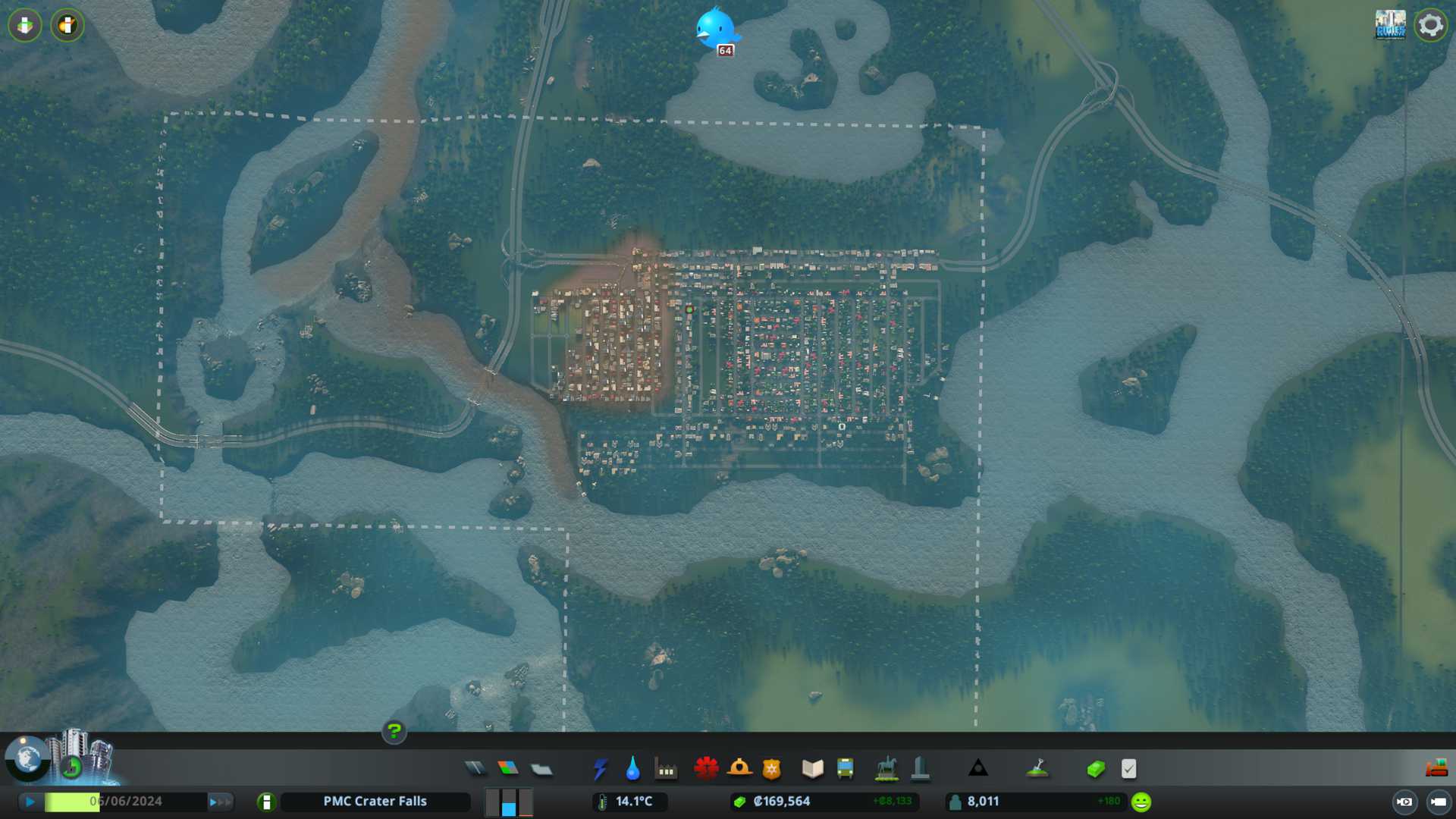The width and height of the screenshot is (1456, 819).
Task: Open the Education book menu
Action: (812, 769)
